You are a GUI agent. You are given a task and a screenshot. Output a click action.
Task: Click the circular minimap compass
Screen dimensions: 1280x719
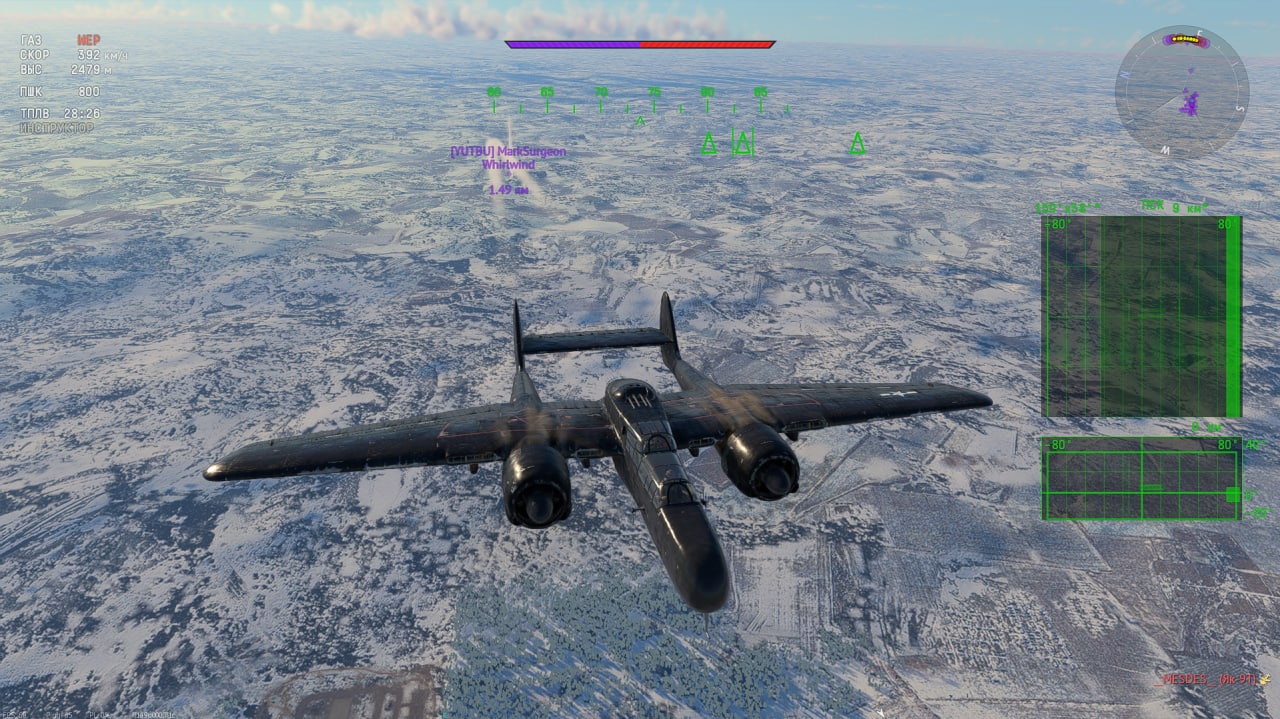[x=1181, y=91]
